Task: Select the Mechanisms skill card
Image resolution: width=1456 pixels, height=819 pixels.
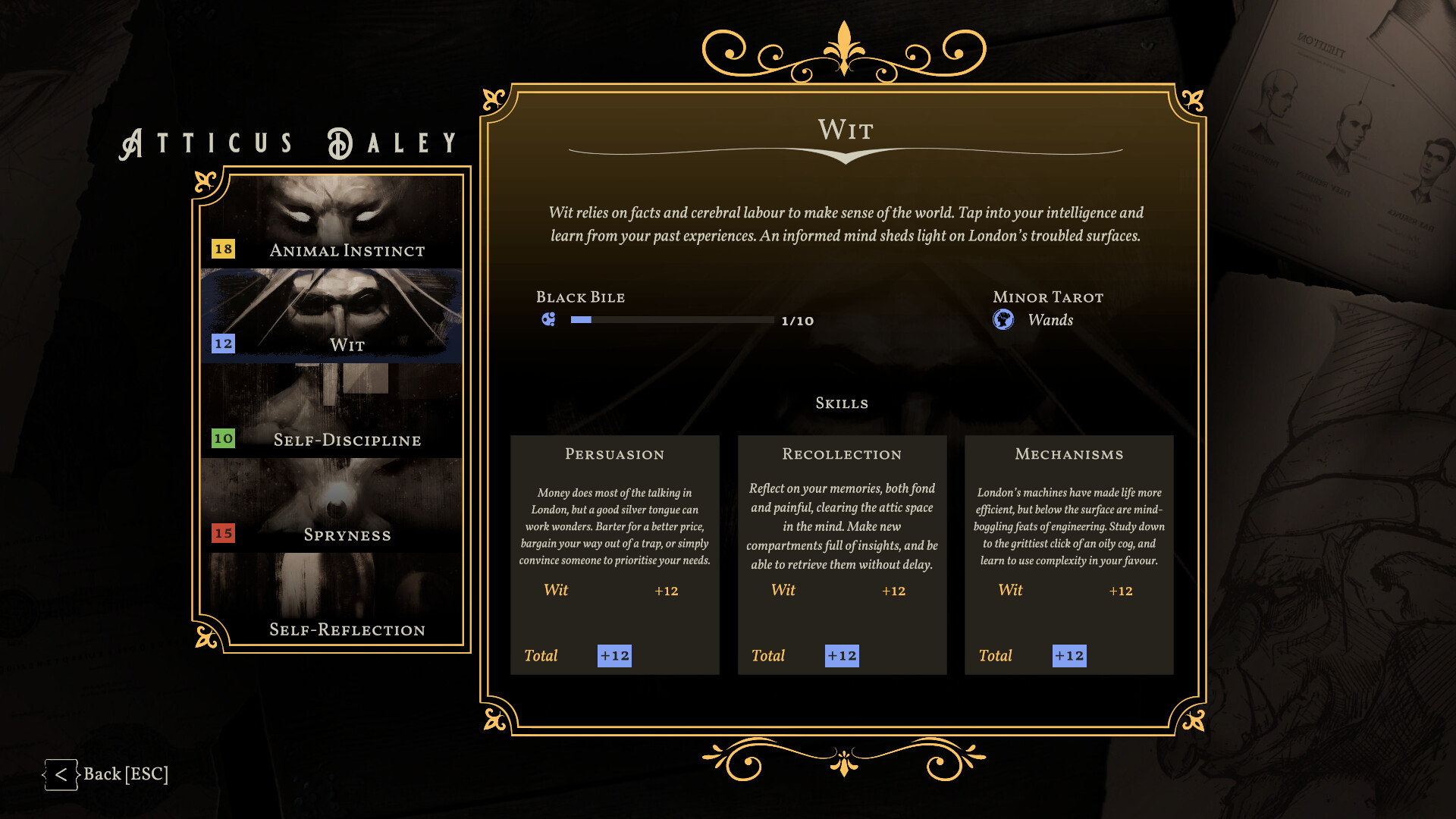Action: 1068,554
